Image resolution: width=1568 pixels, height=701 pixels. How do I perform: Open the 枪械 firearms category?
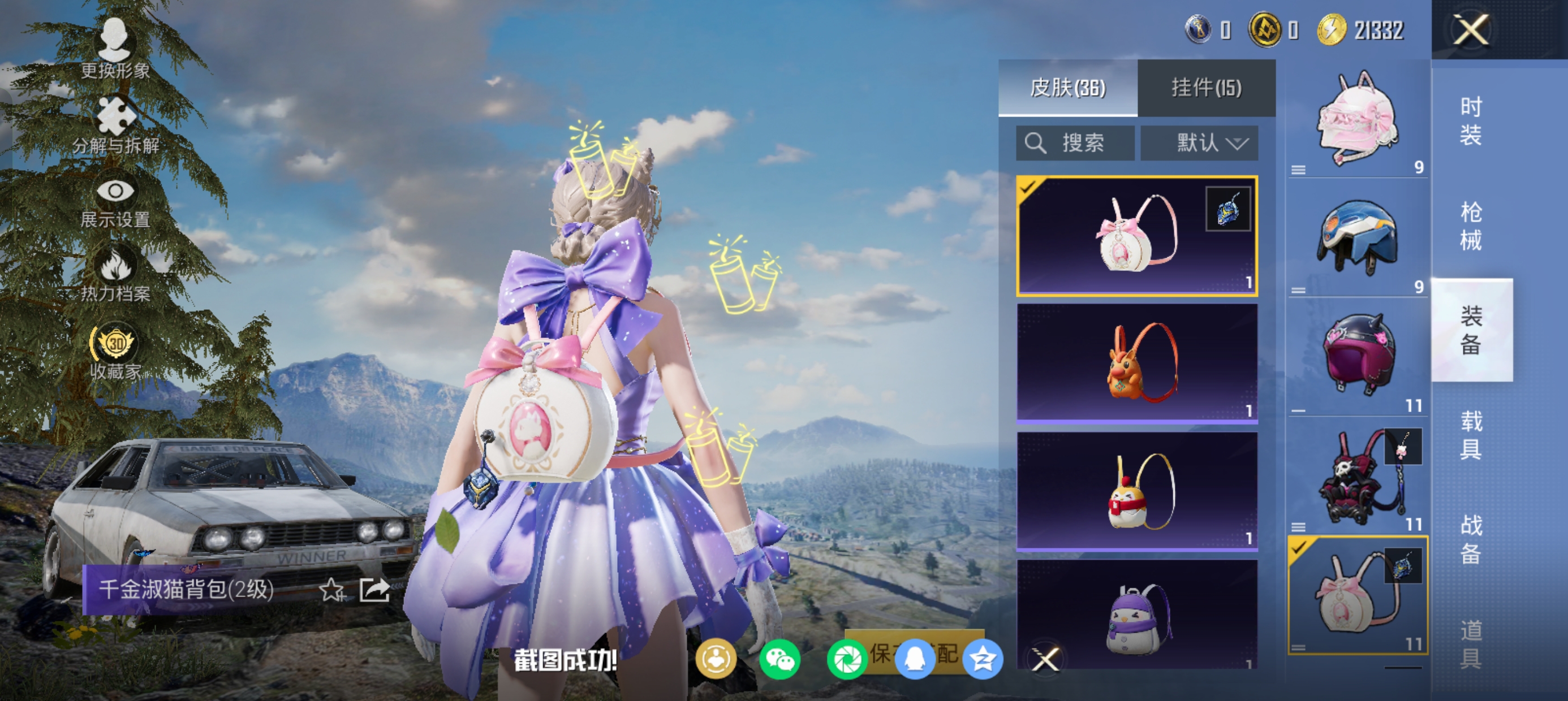click(1471, 226)
